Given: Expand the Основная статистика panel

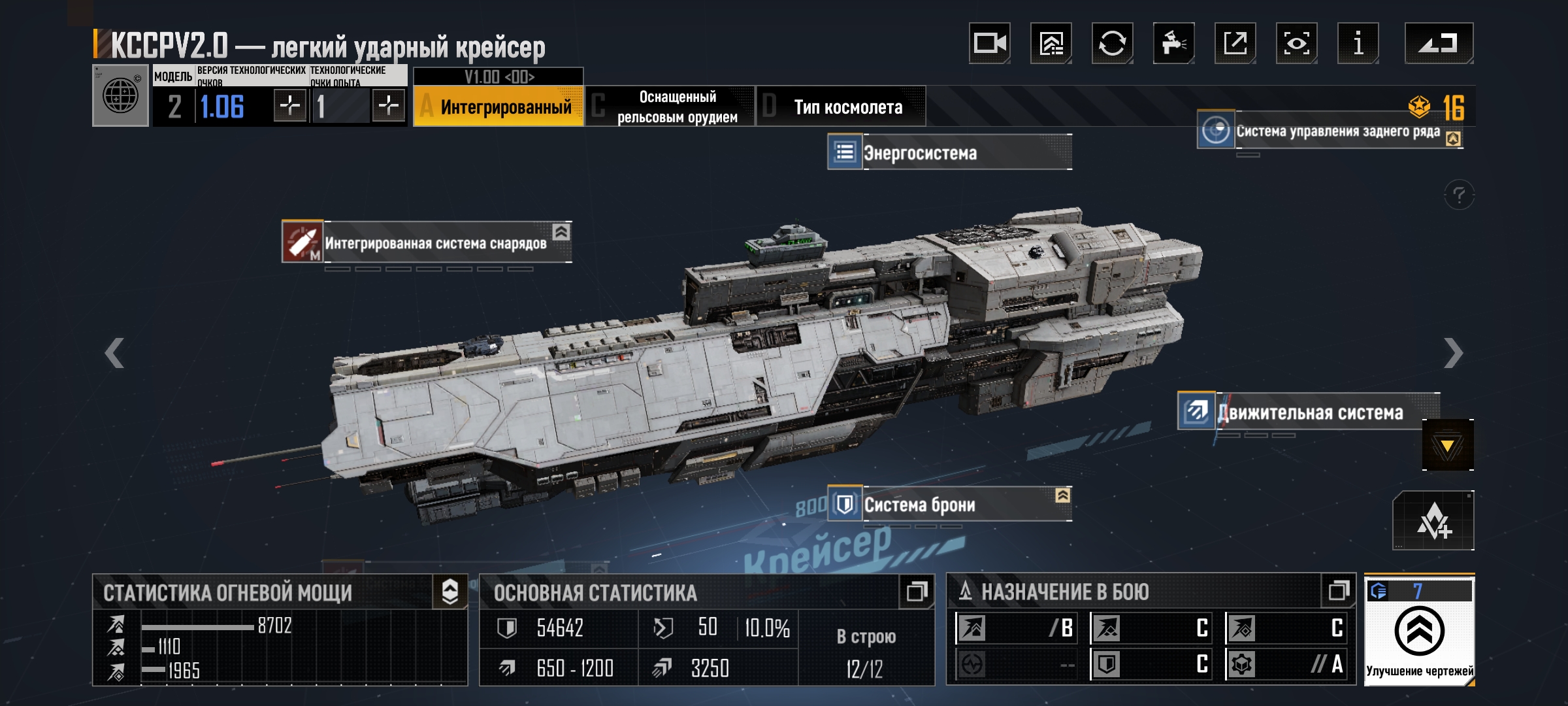Looking at the screenshot, I should tap(917, 592).
